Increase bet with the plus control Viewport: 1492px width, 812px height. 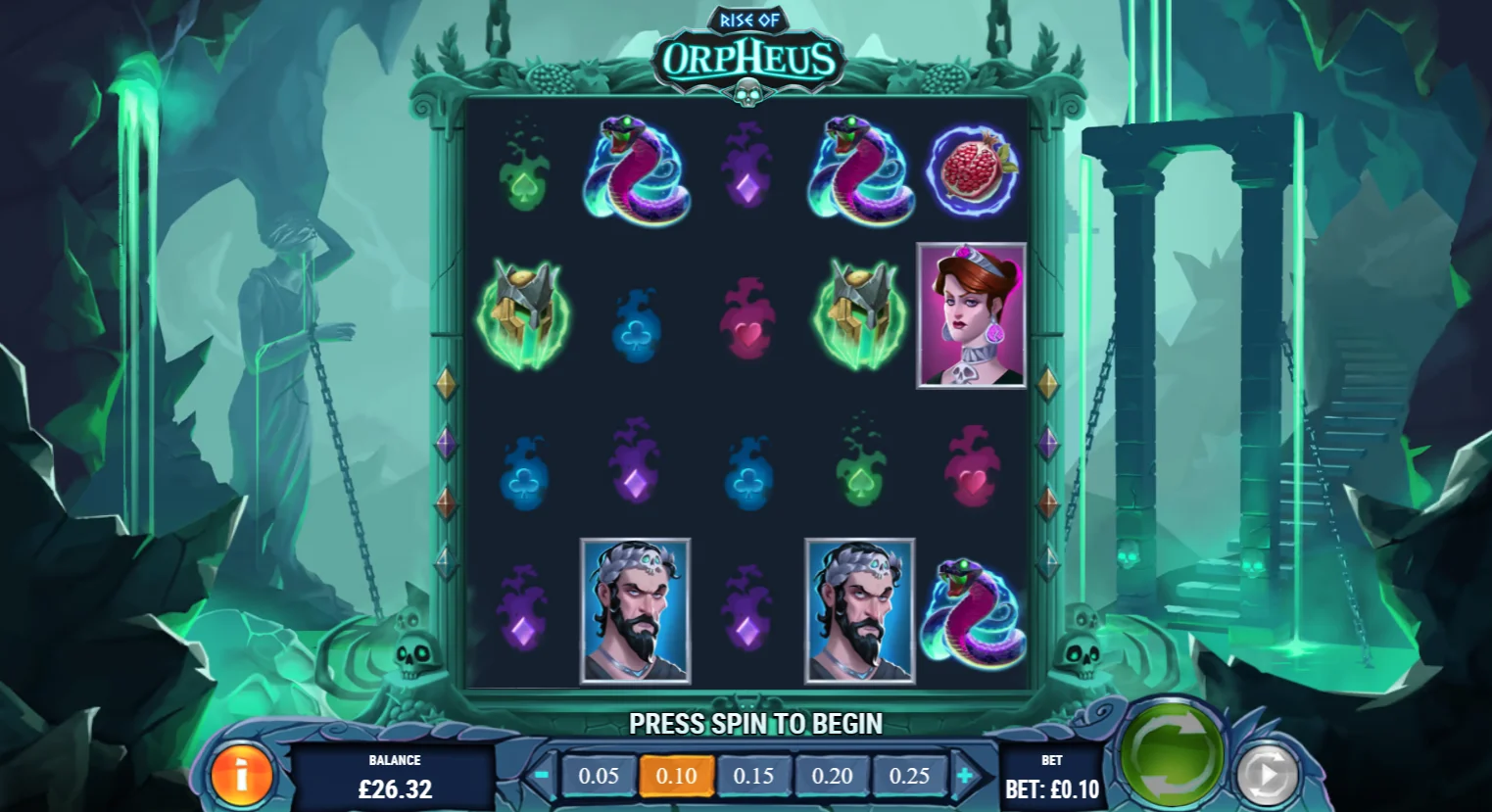(966, 776)
